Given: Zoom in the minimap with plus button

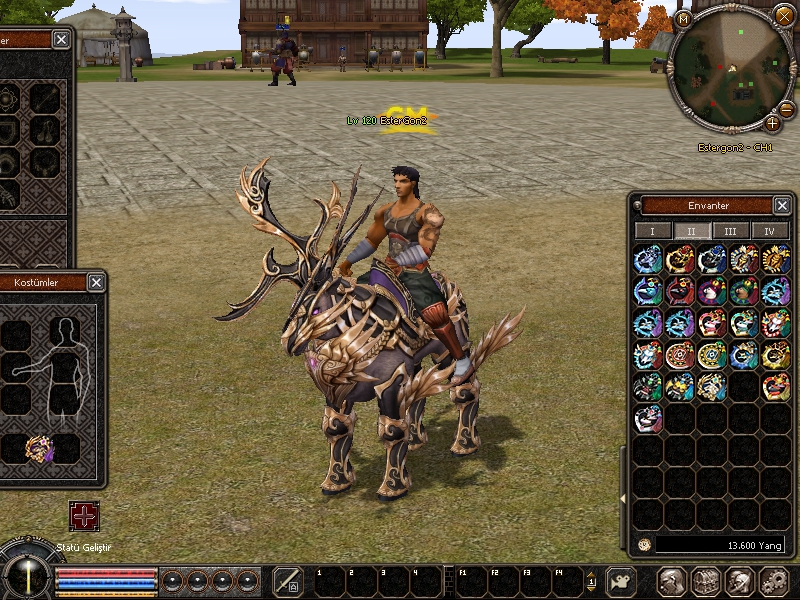Looking at the screenshot, I should [x=772, y=124].
